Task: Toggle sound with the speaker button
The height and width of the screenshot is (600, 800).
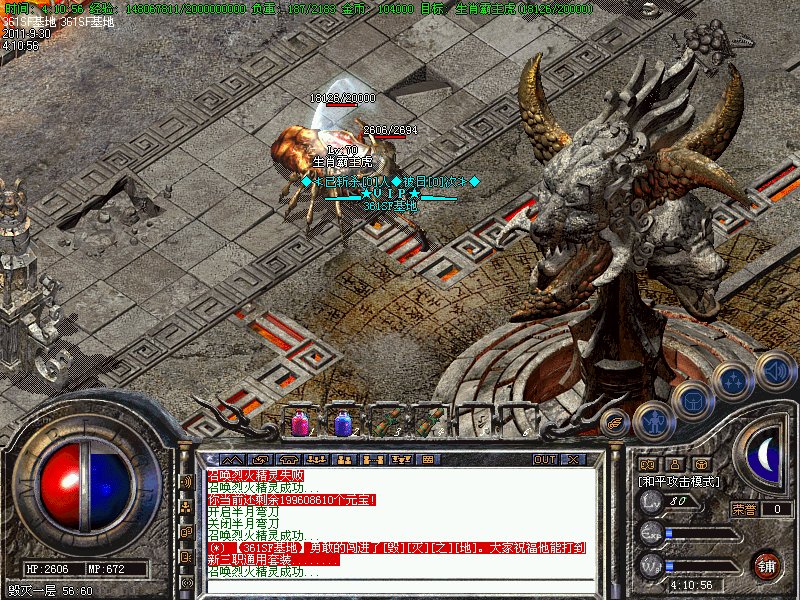Action: point(775,370)
